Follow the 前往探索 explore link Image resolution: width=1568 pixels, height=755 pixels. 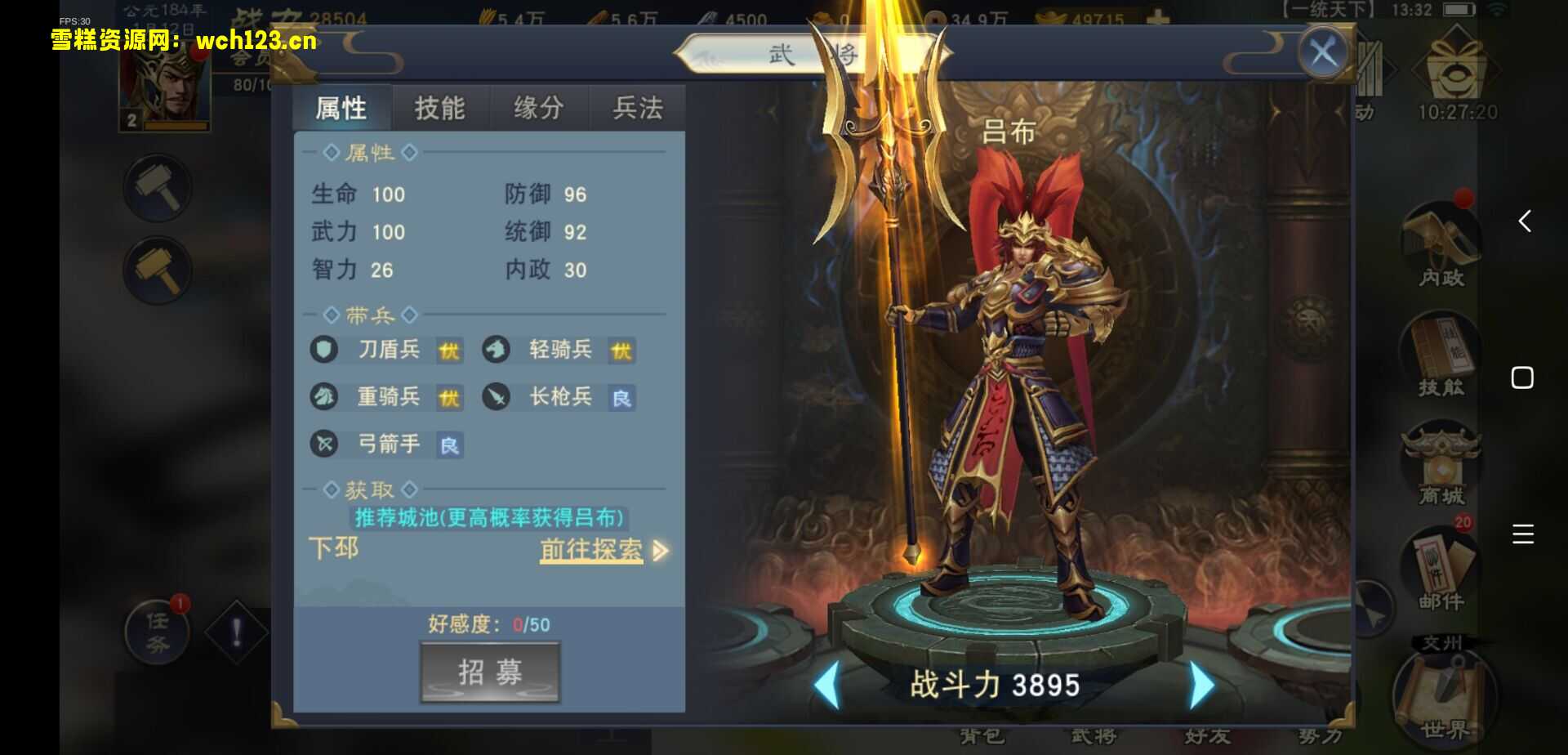pyautogui.click(x=590, y=550)
